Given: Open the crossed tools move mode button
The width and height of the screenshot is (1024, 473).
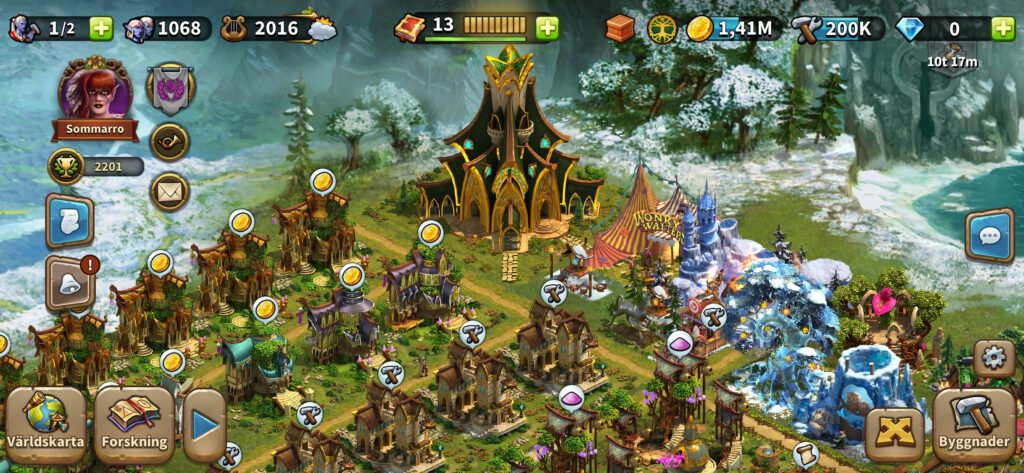Looking at the screenshot, I should coord(893,434).
